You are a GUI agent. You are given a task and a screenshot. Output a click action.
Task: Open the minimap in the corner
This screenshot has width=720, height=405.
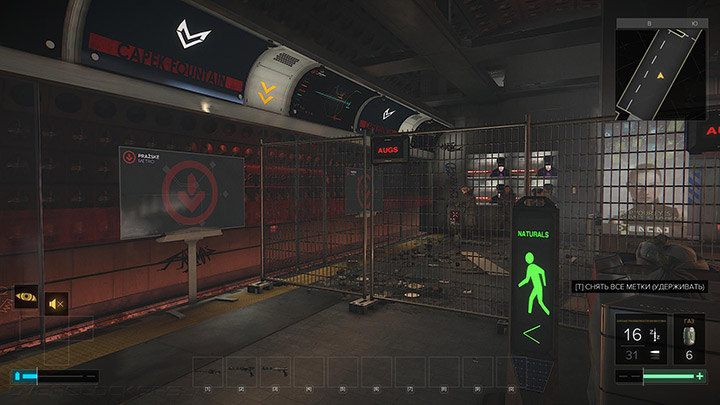pyautogui.click(x=661, y=68)
